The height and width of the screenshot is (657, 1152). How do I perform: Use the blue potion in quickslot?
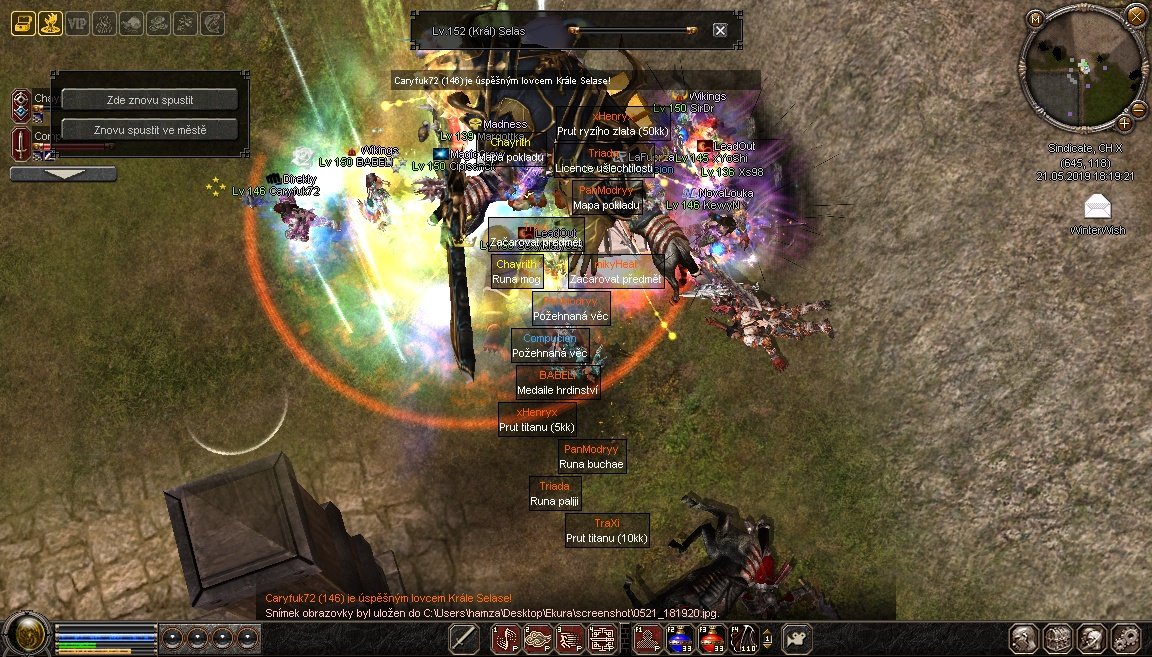click(x=680, y=638)
